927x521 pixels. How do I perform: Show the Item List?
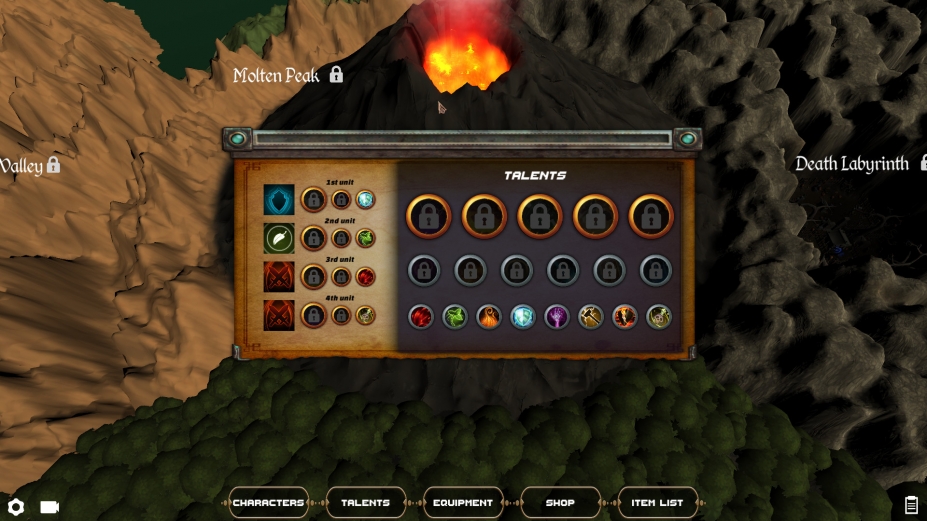657,502
